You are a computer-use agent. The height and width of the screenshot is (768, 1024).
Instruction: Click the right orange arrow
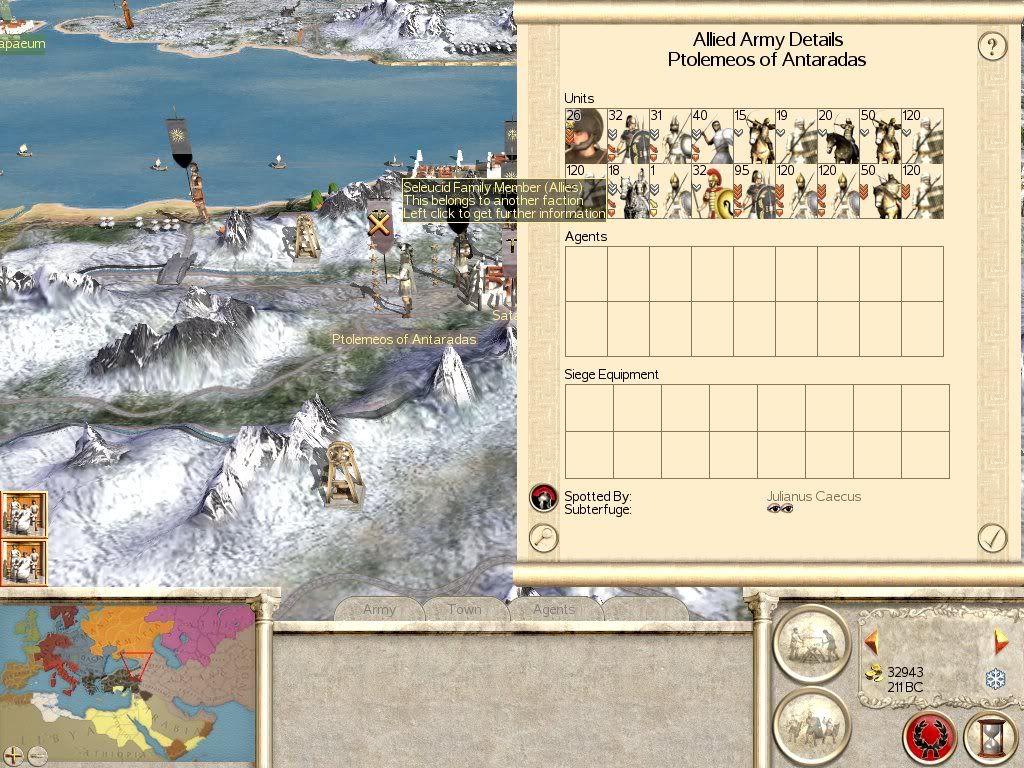click(1000, 641)
